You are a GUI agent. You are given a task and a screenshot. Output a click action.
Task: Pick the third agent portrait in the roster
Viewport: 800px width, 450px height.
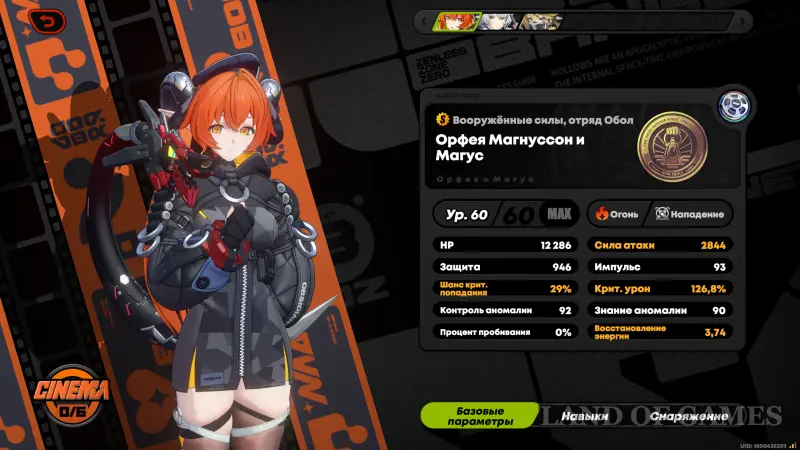[535, 20]
